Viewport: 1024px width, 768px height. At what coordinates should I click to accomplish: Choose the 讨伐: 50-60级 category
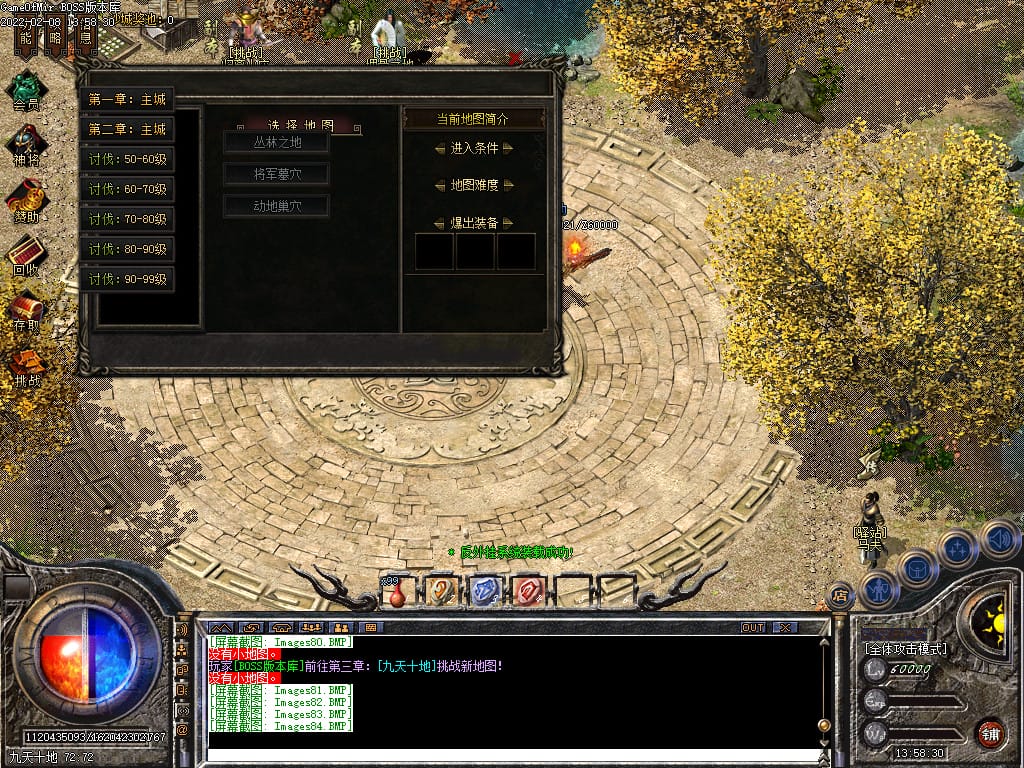[x=127, y=159]
